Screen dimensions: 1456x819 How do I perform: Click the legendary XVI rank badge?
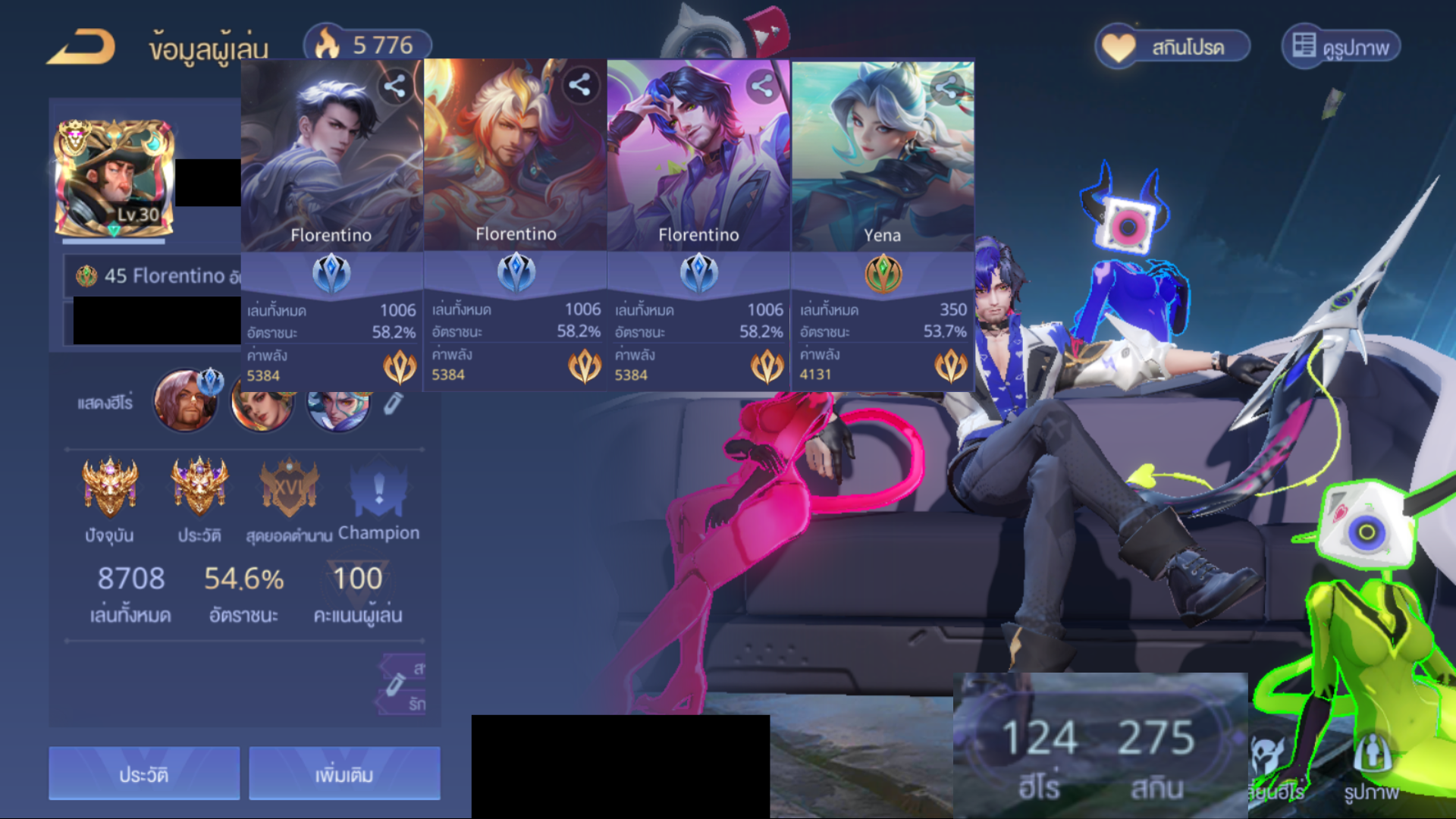point(289,487)
